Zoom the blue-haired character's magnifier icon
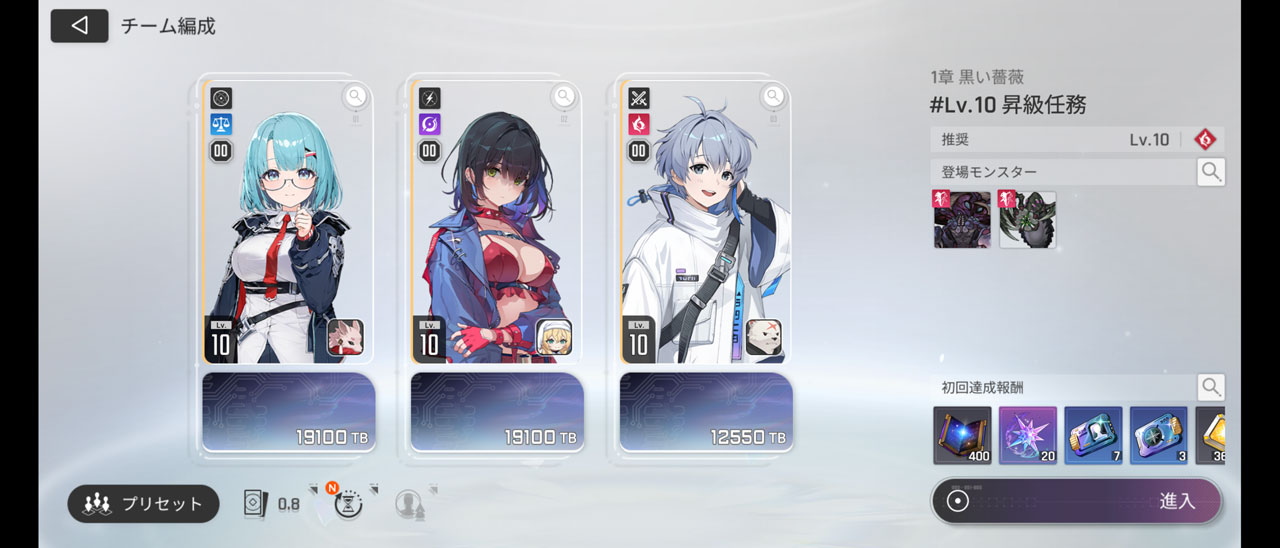 click(773, 96)
